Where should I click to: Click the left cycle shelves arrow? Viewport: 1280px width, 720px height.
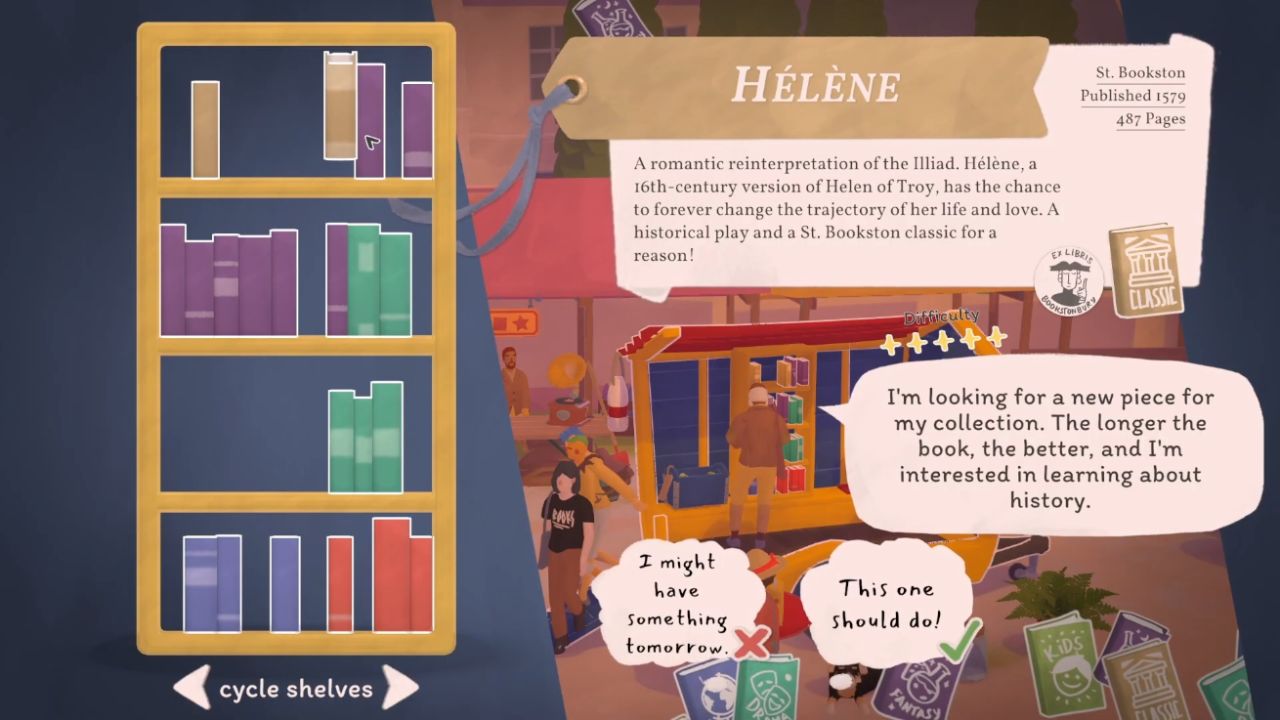click(x=190, y=688)
